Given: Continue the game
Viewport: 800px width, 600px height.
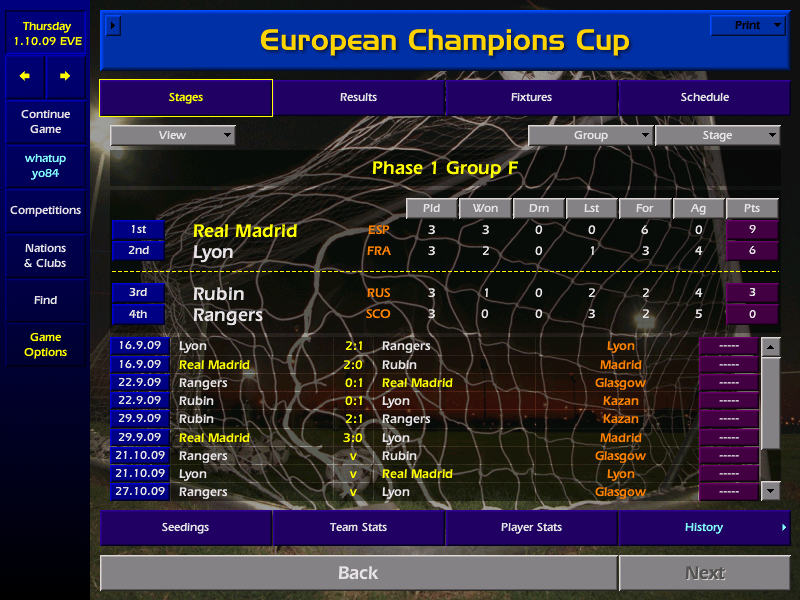Looking at the screenshot, I should pyautogui.click(x=45, y=121).
